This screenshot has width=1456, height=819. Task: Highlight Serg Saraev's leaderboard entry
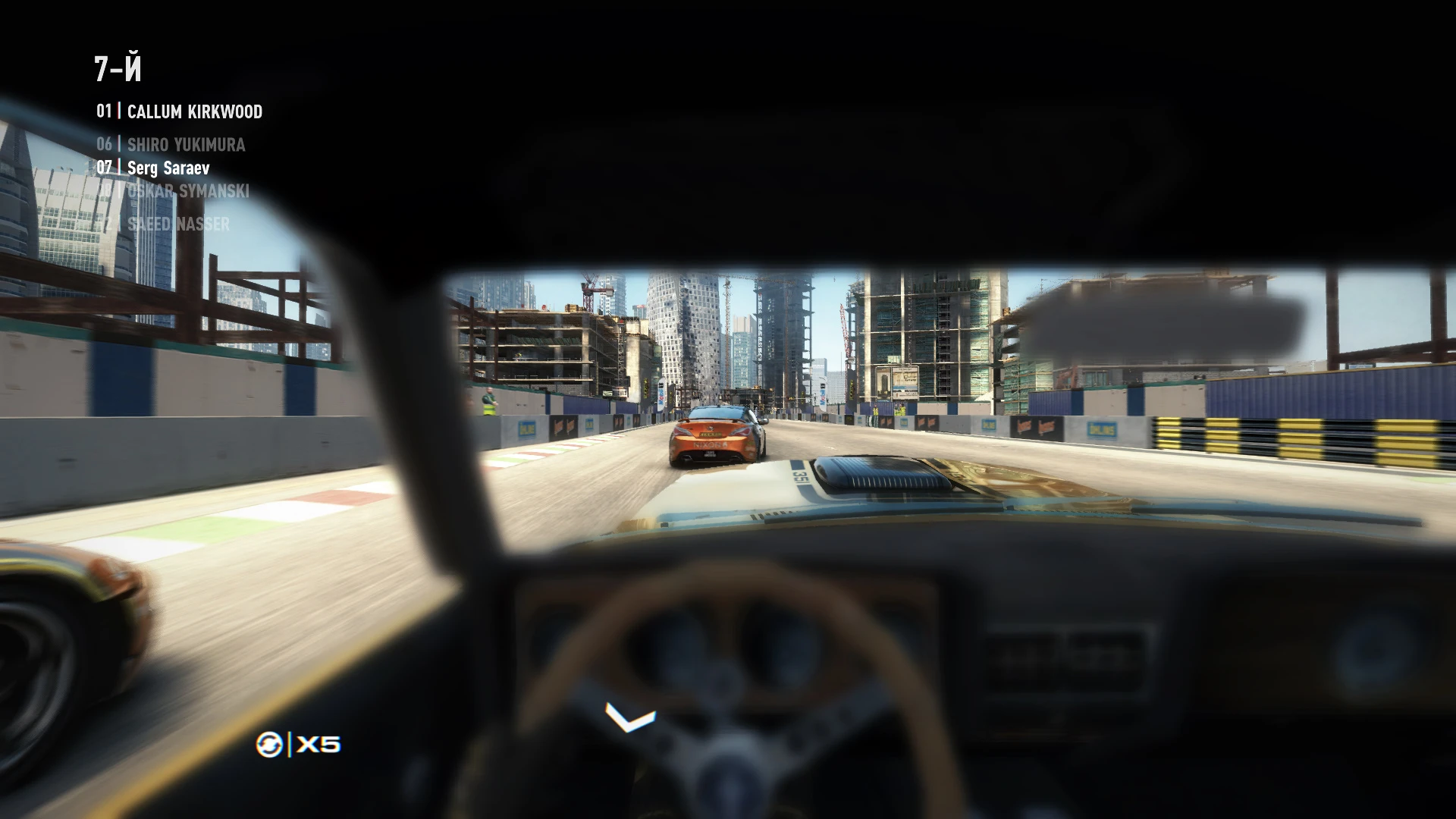pos(168,168)
